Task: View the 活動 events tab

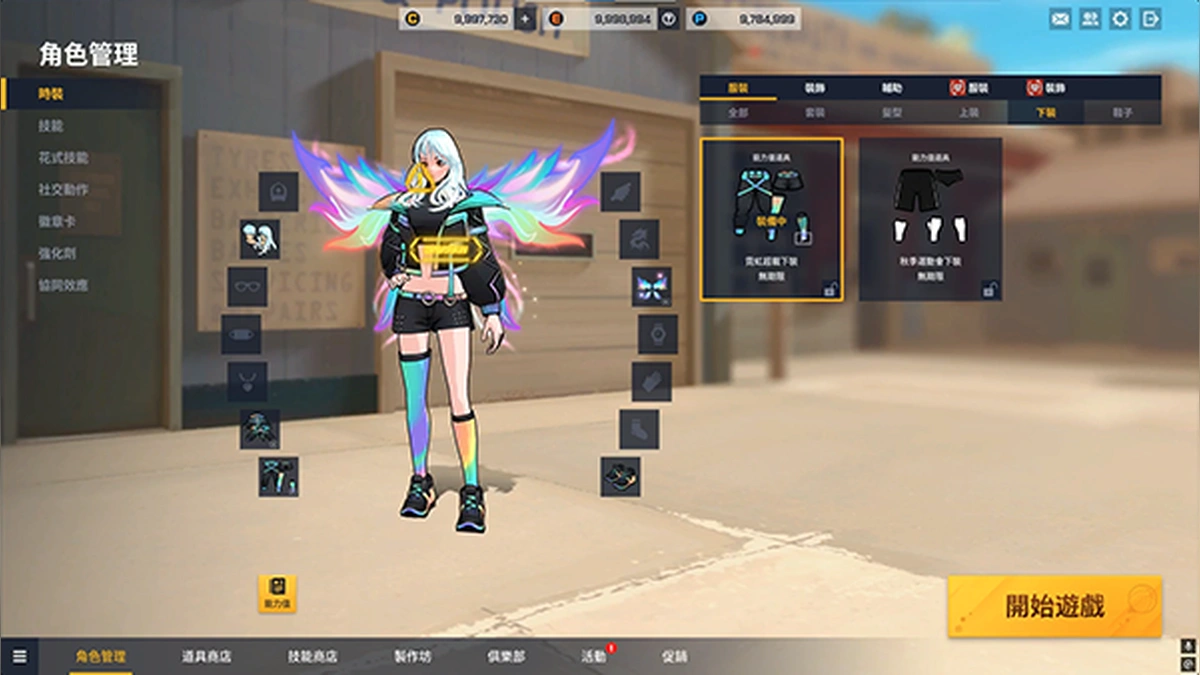Action: (593, 657)
